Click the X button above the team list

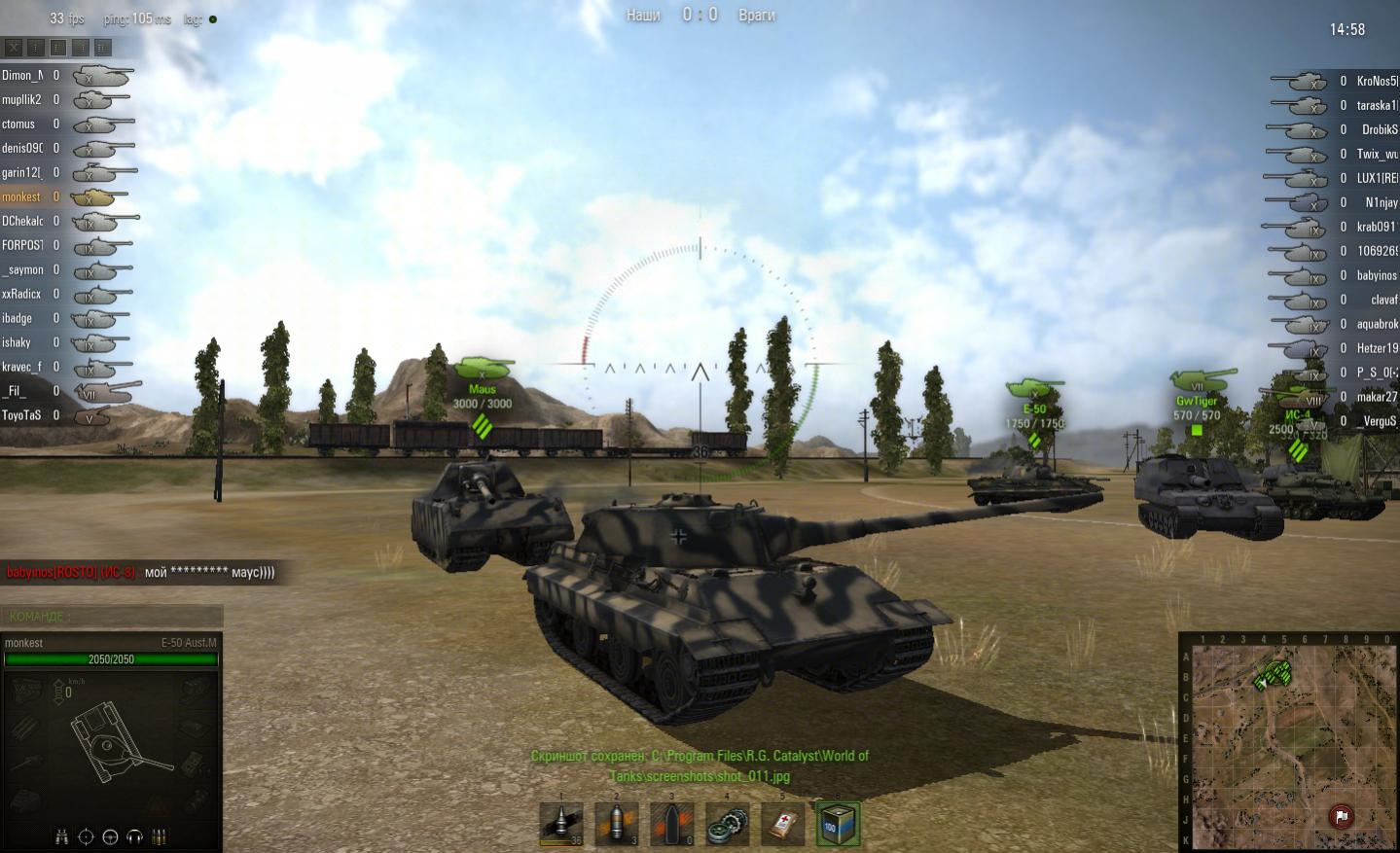pyautogui.click(x=14, y=47)
